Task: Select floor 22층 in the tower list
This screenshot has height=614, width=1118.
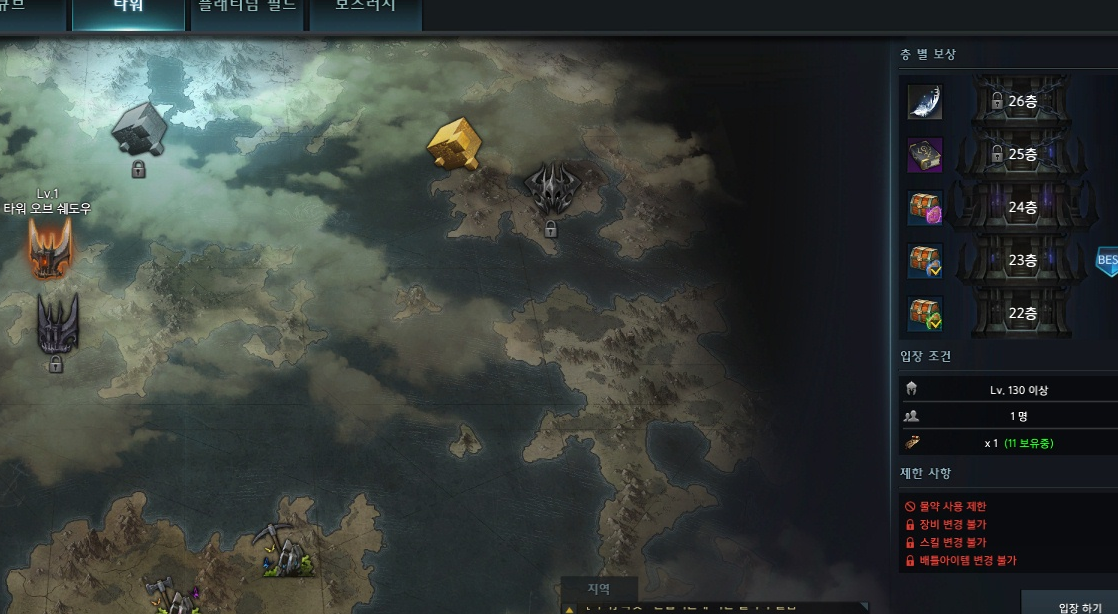Action: 1021,314
